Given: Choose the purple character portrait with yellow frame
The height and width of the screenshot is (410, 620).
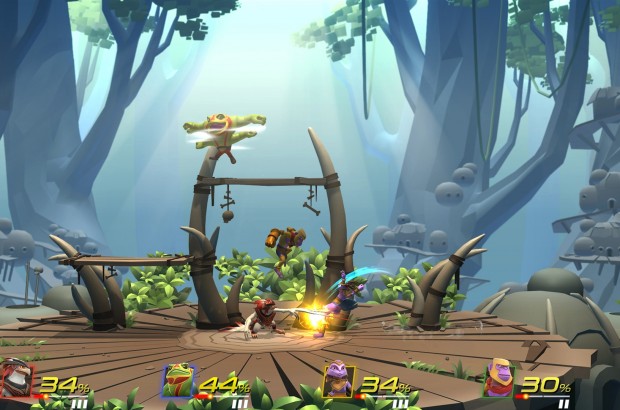Looking at the screenshot, I should (338, 381).
